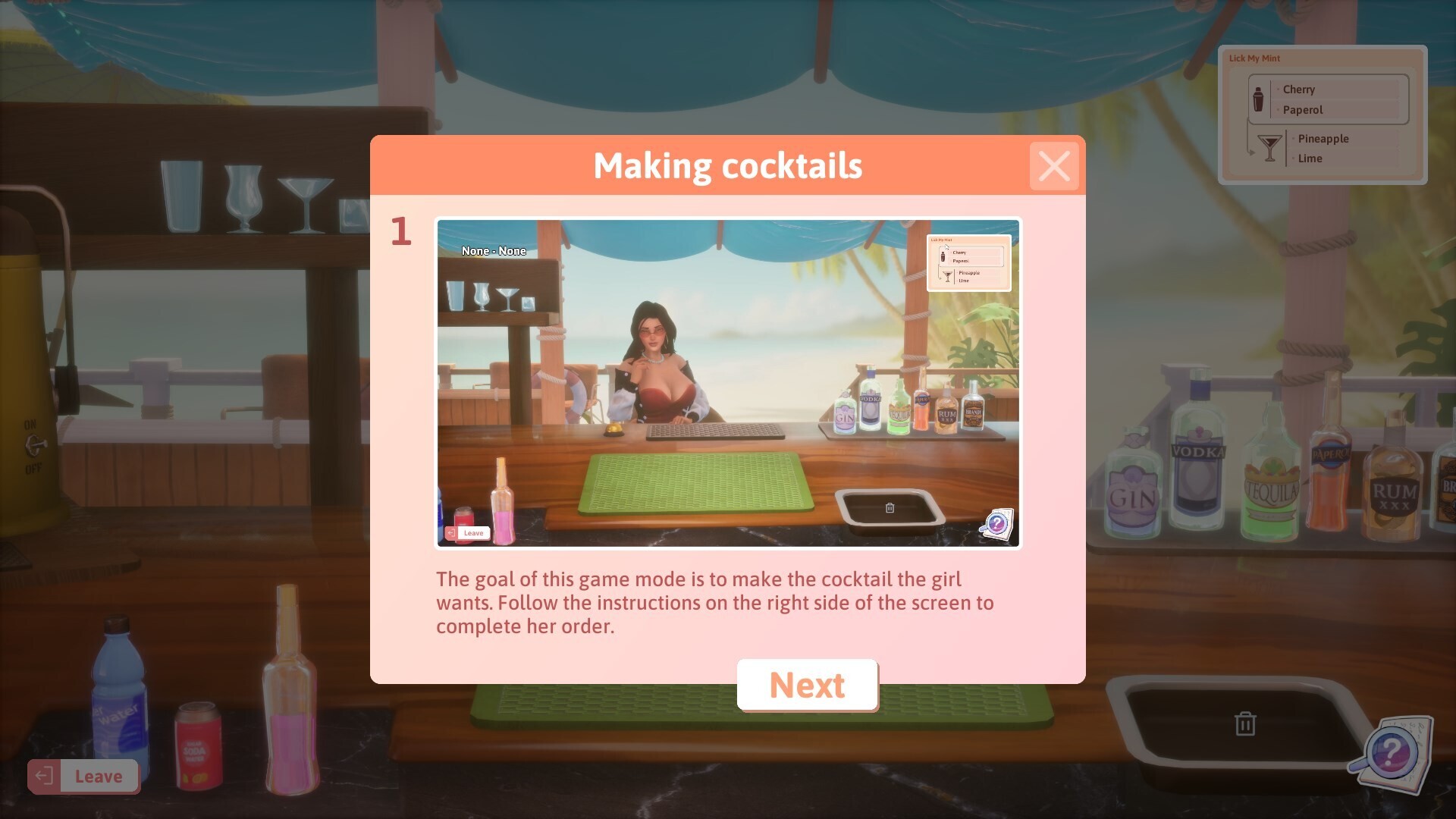
Task: Advance the tutorial with Next
Action: click(x=807, y=686)
